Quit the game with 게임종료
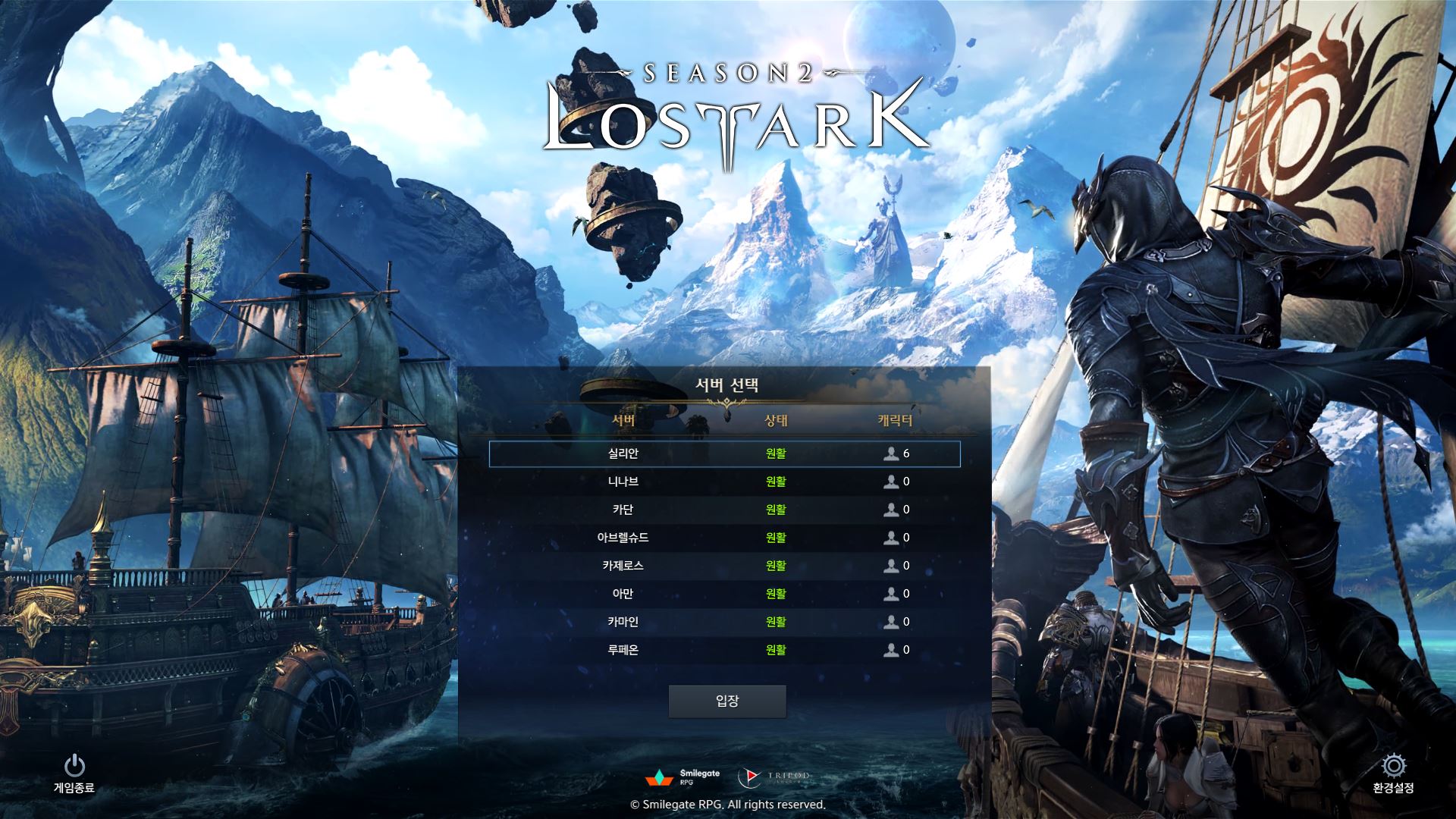The image size is (1456, 819). tap(74, 773)
